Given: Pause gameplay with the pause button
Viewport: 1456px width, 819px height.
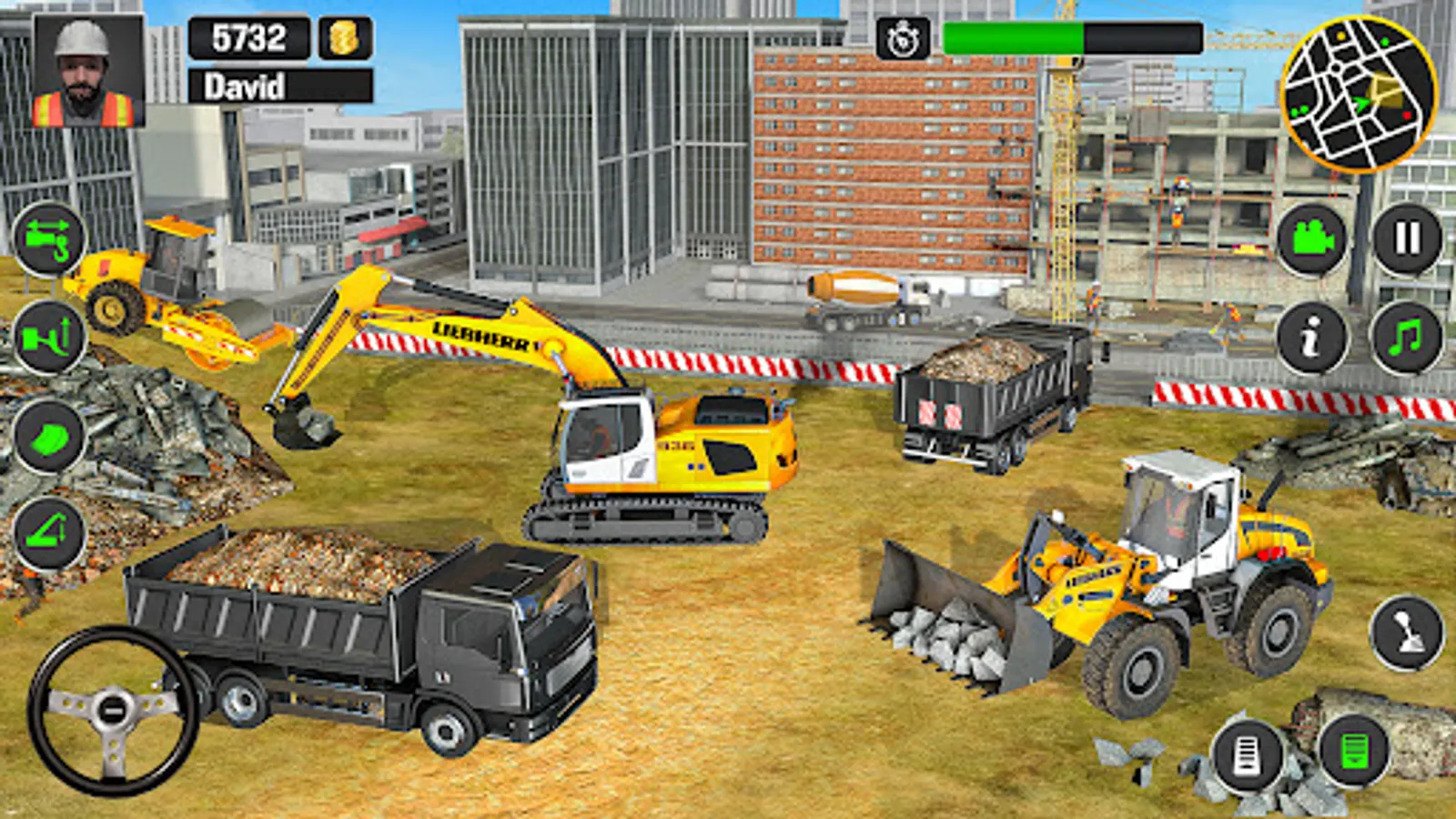Looking at the screenshot, I should coord(1406,238).
